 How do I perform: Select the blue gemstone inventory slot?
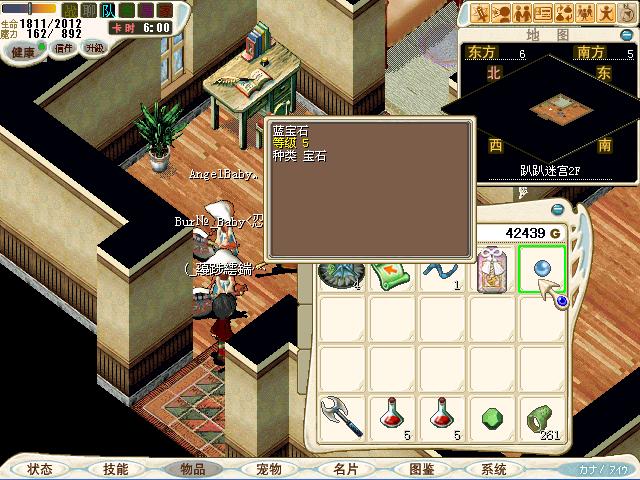pyautogui.click(x=542, y=270)
